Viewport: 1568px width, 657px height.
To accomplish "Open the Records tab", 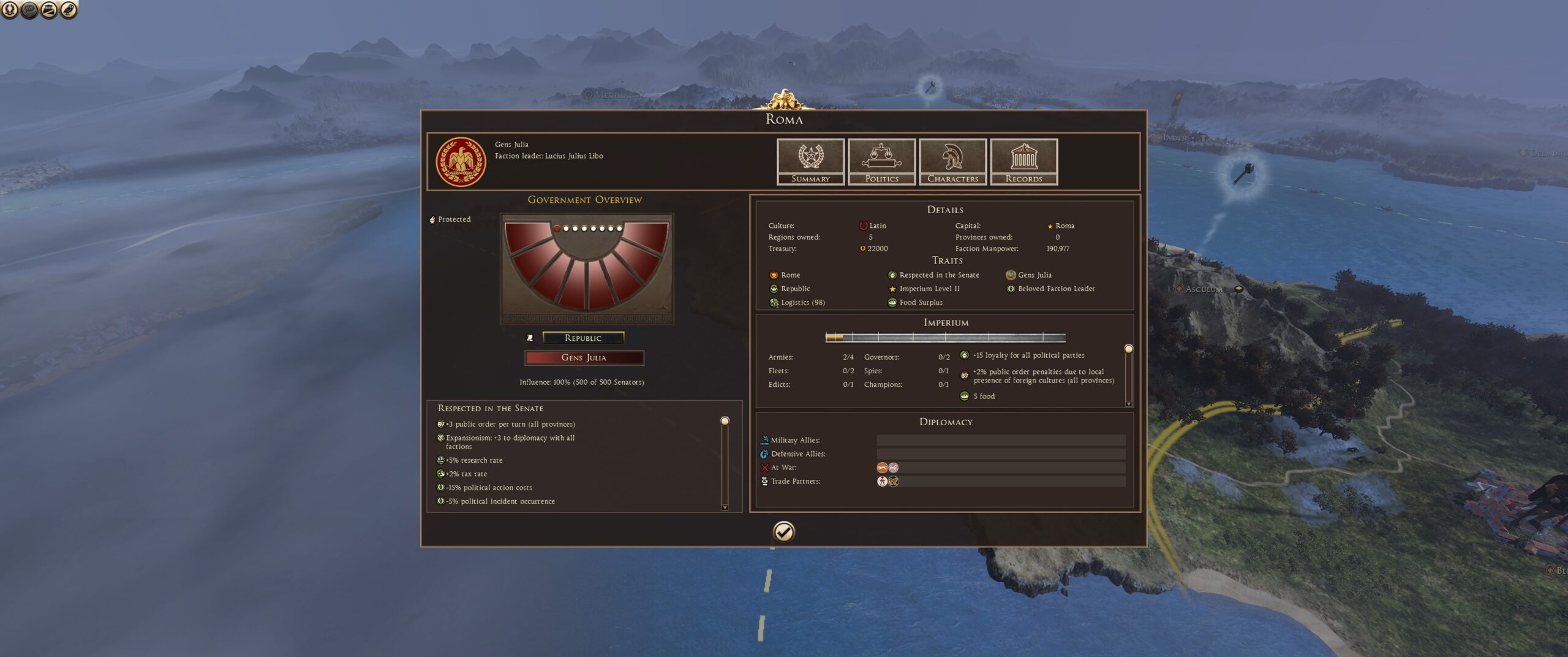I will pos(1023,161).
